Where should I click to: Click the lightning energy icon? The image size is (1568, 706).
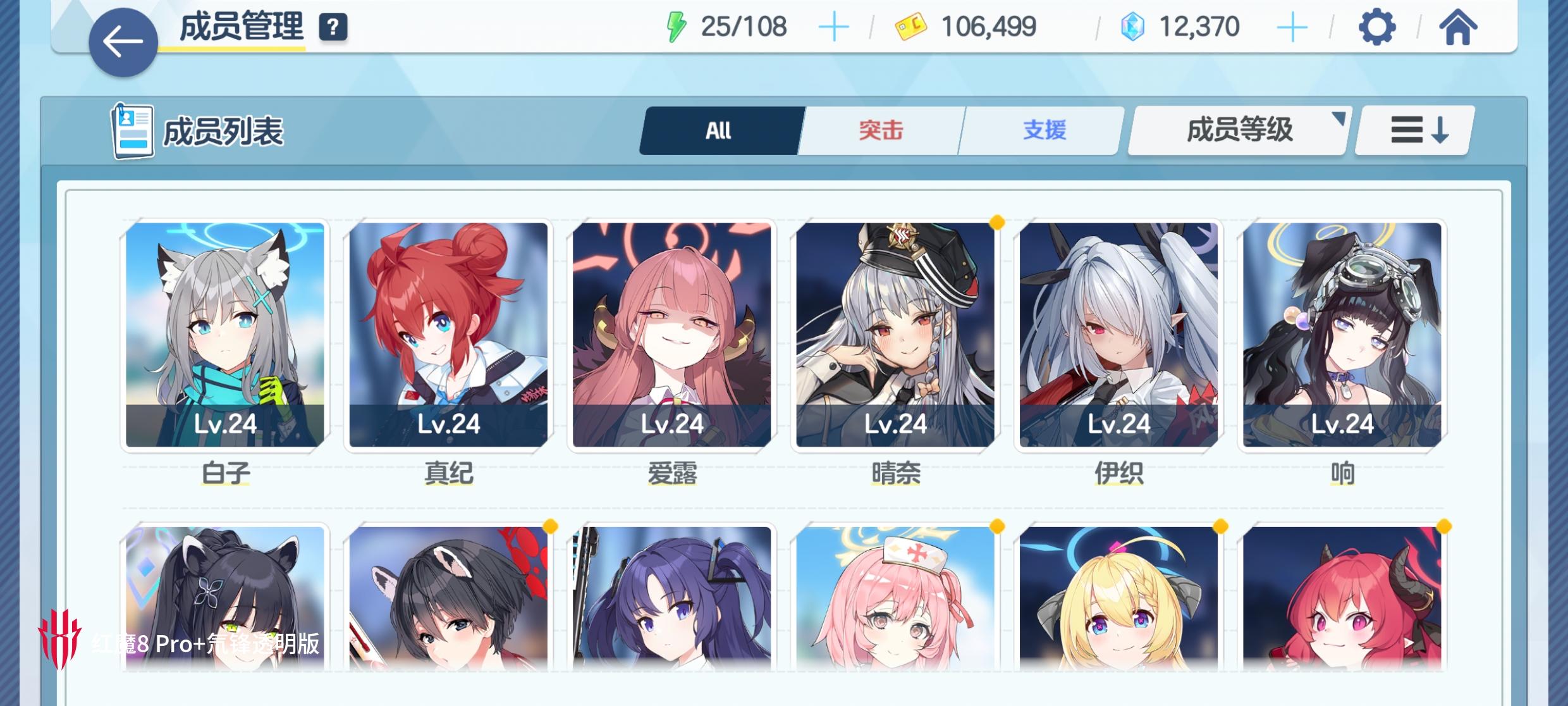coord(678,25)
